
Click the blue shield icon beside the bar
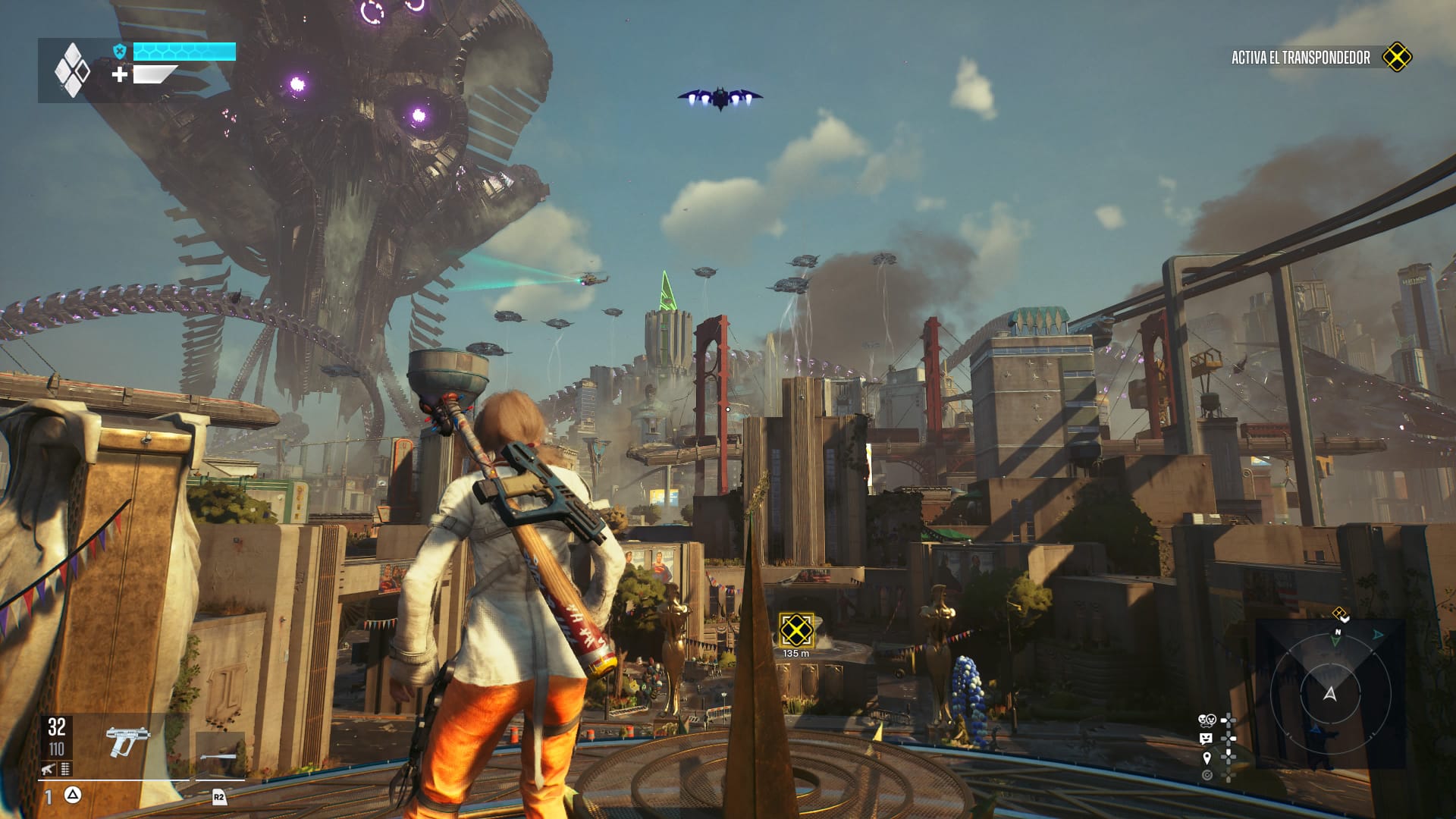pyautogui.click(x=119, y=52)
